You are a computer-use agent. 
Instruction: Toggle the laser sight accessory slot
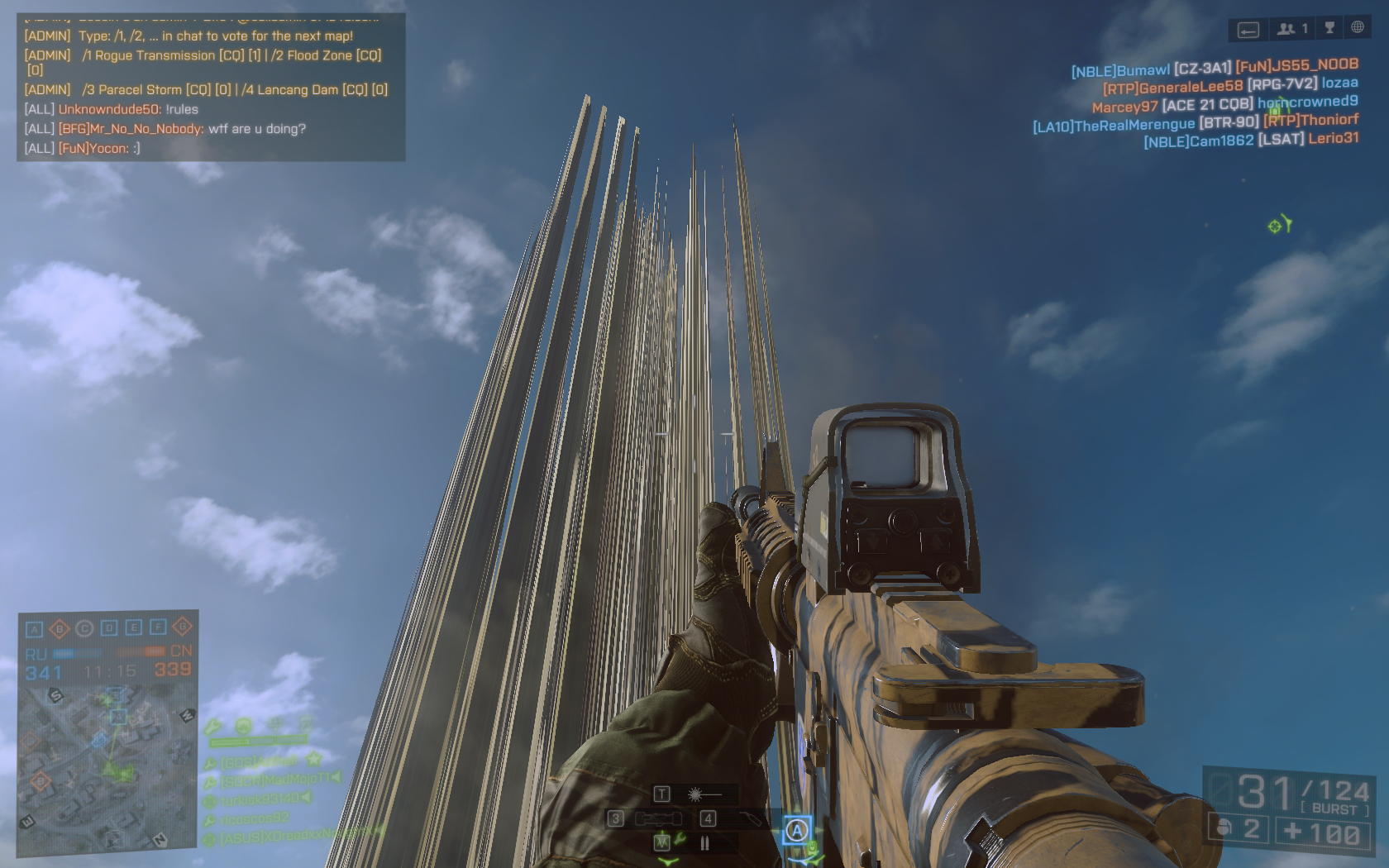click(694, 794)
